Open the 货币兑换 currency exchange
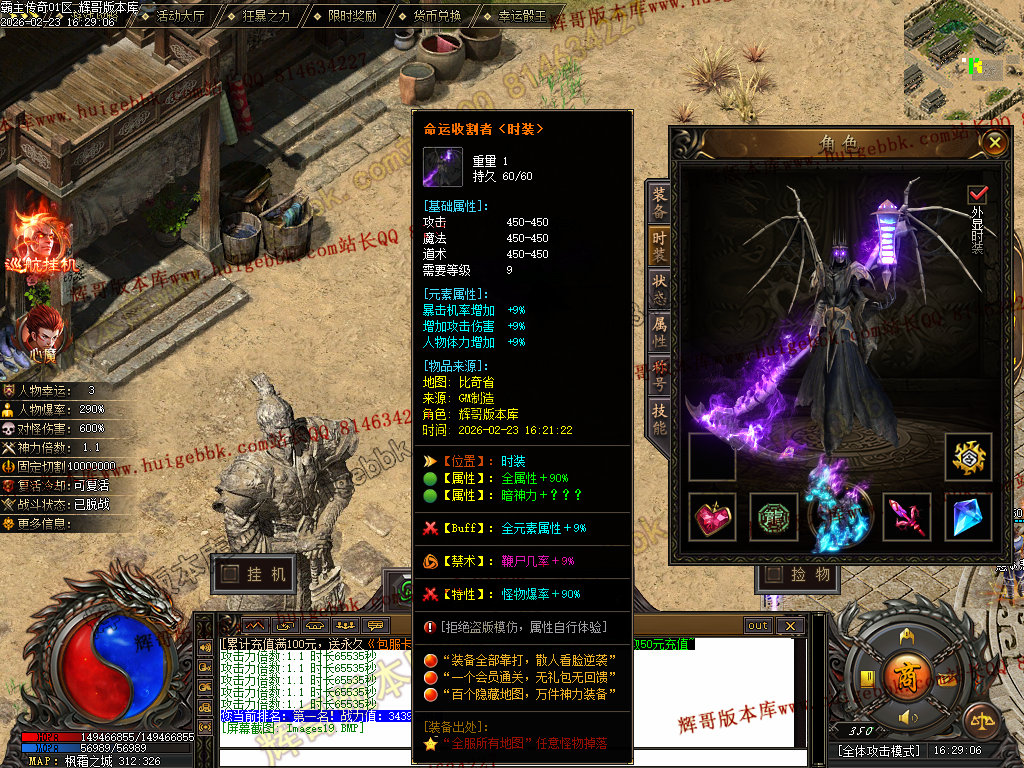 pos(437,17)
